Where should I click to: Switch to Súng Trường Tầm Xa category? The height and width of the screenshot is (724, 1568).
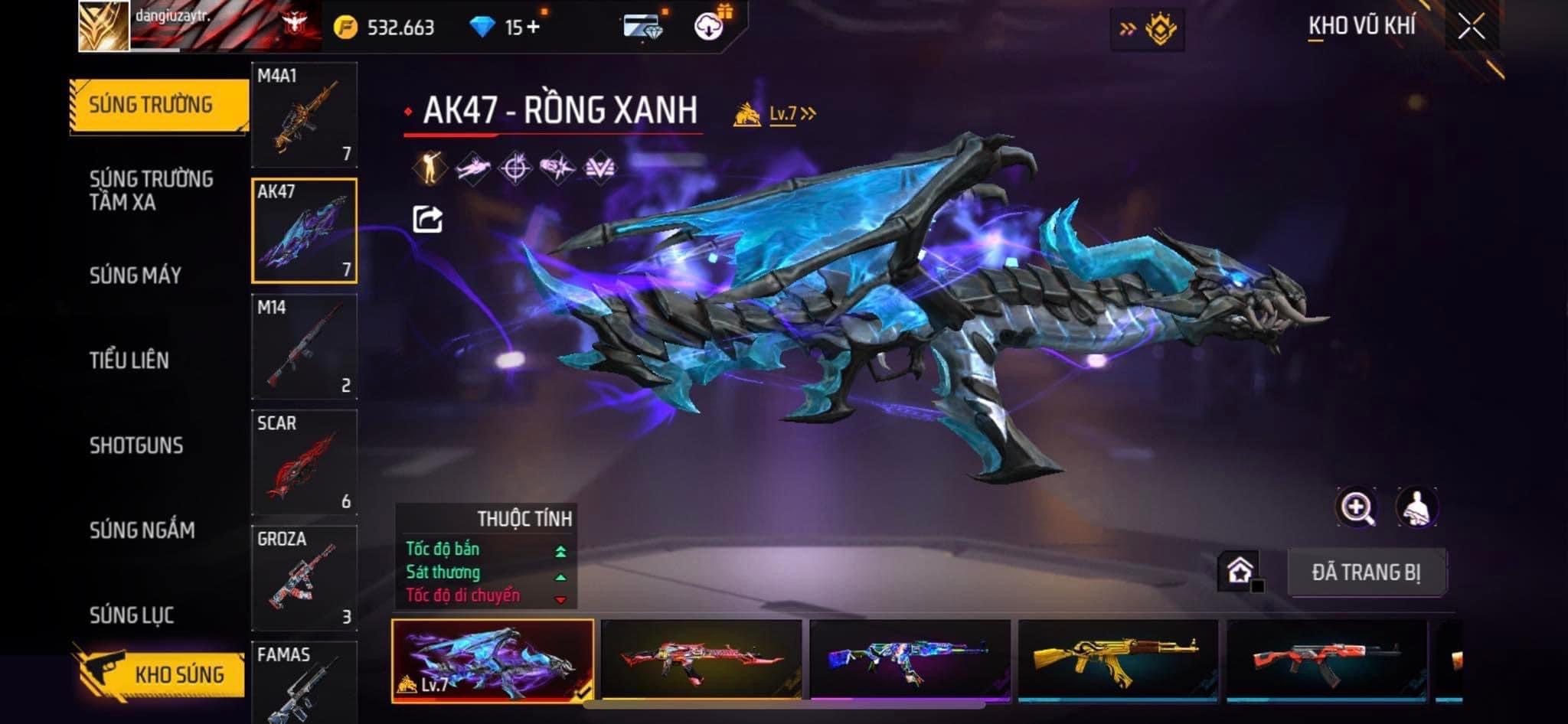[x=151, y=191]
